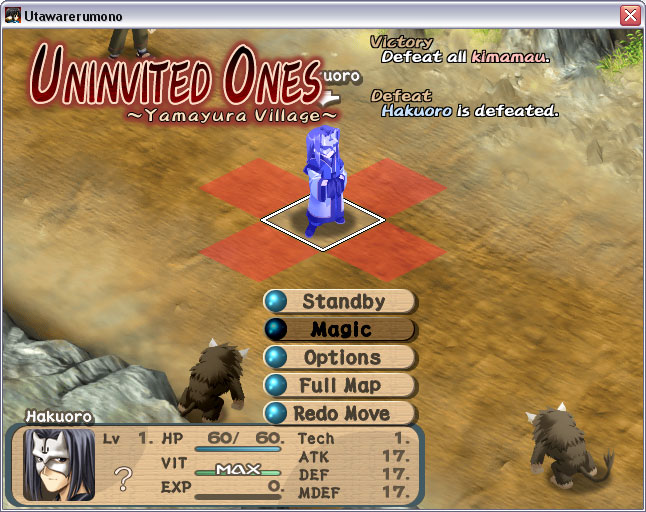
Task: Close the Utawarerumono window
Action: click(629, 15)
